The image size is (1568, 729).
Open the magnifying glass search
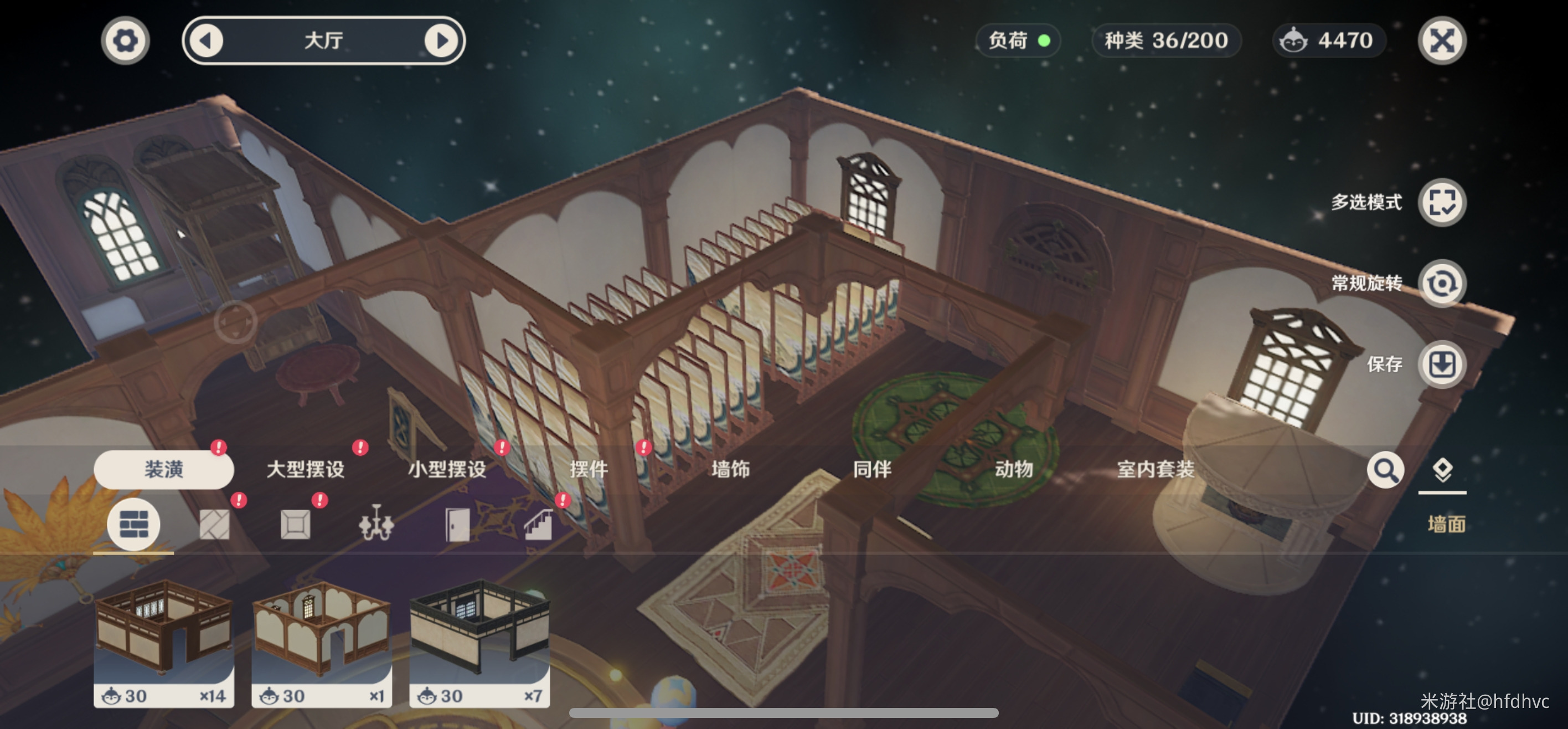(1385, 470)
